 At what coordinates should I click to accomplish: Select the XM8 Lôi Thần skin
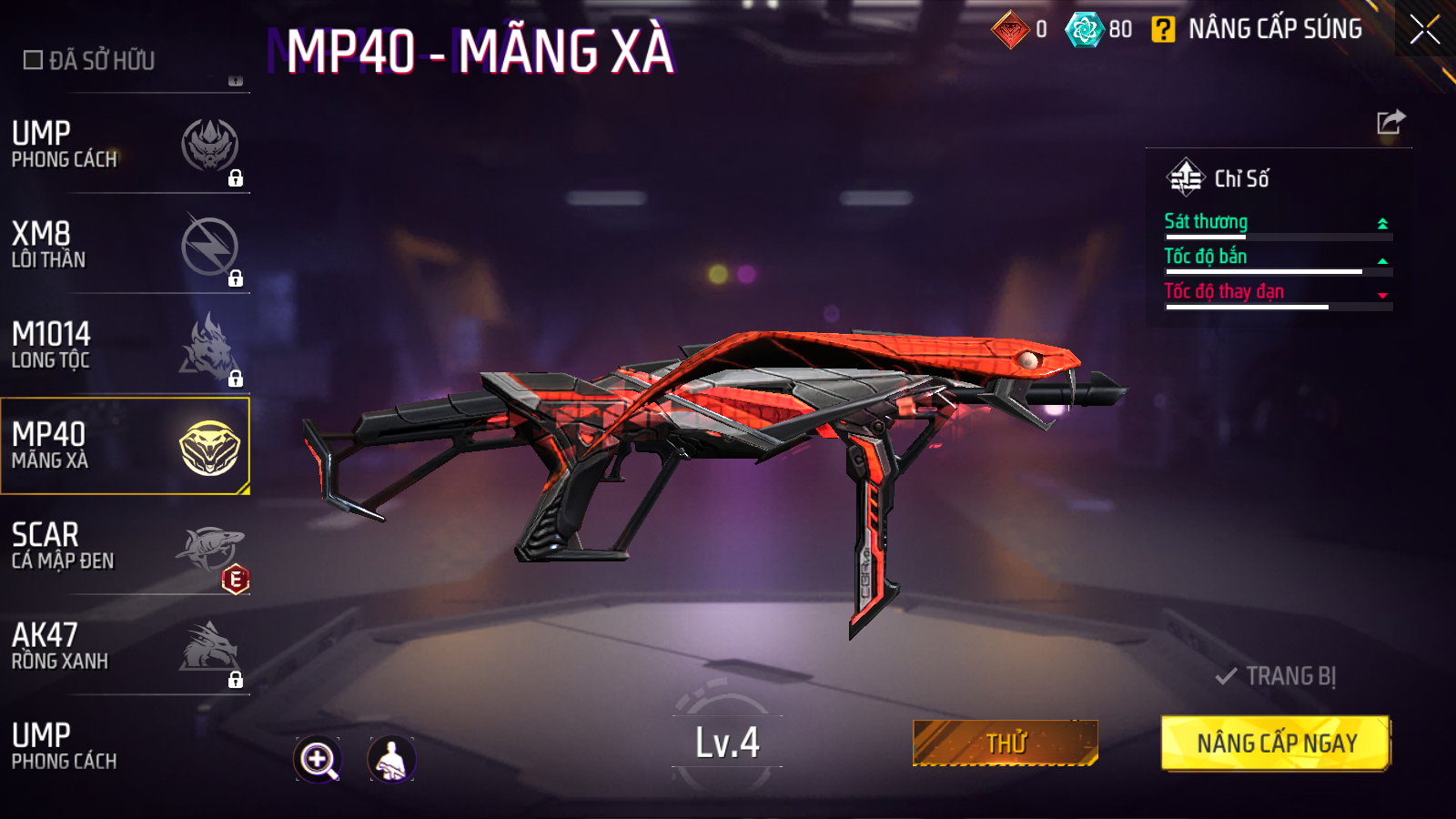pos(125,246)
